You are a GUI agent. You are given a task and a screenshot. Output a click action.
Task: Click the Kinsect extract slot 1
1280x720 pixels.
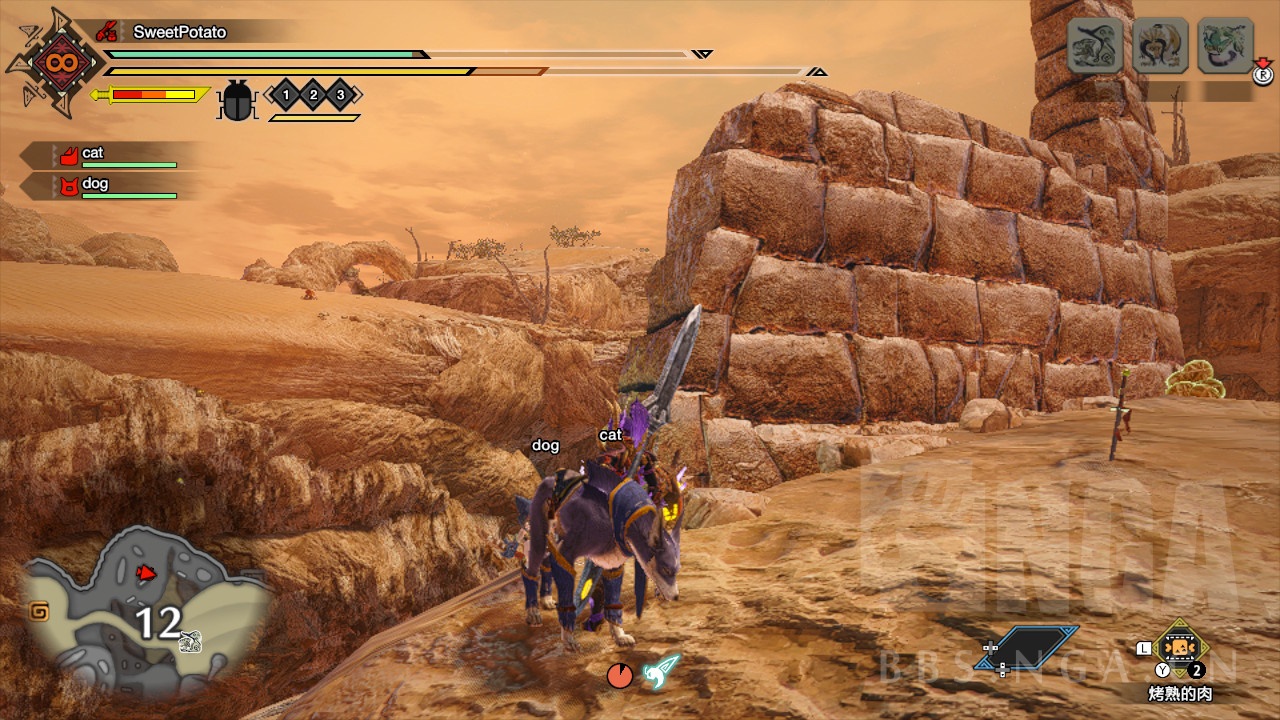click(285, 95)
